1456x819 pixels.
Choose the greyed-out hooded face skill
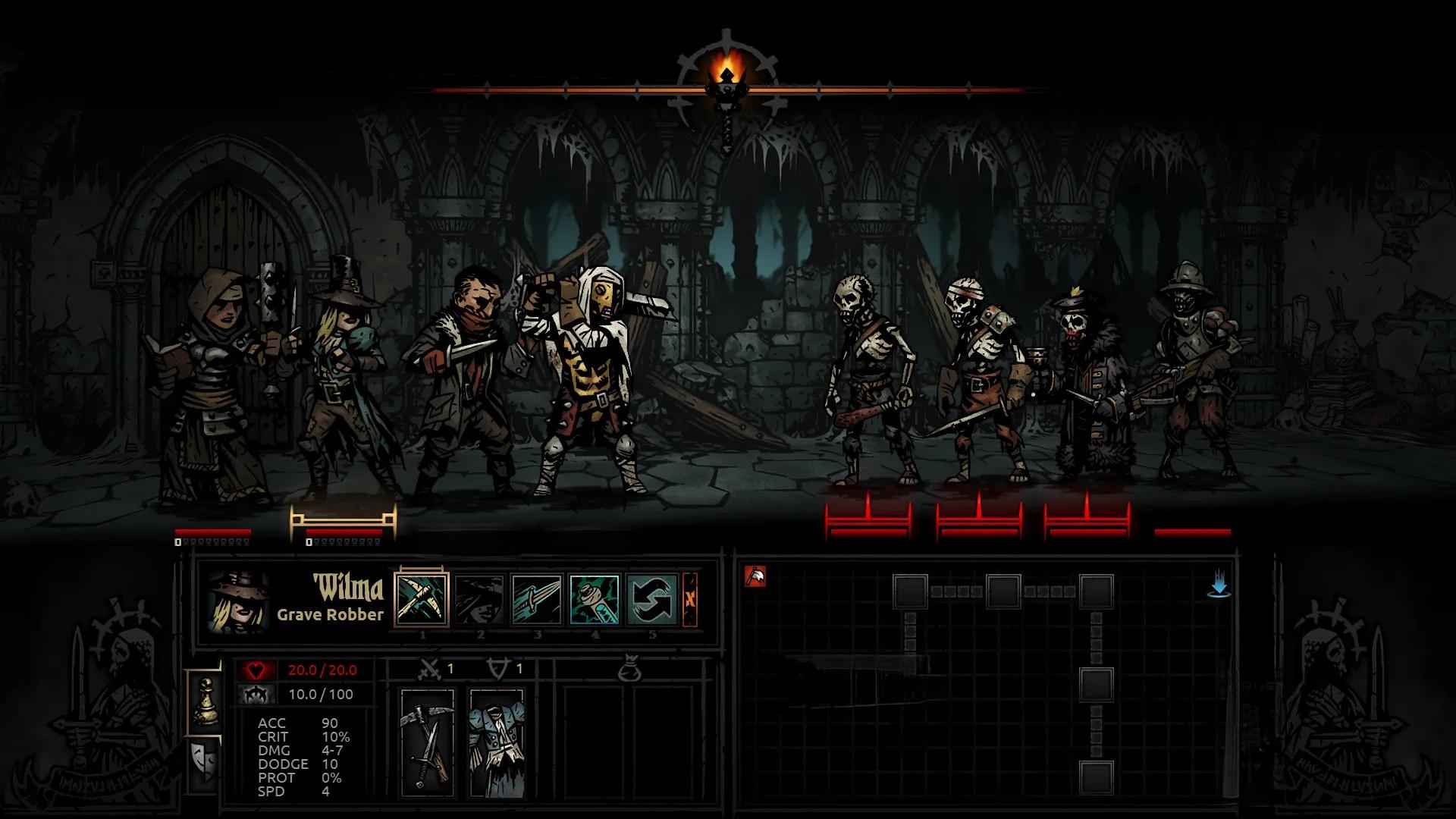479,599
